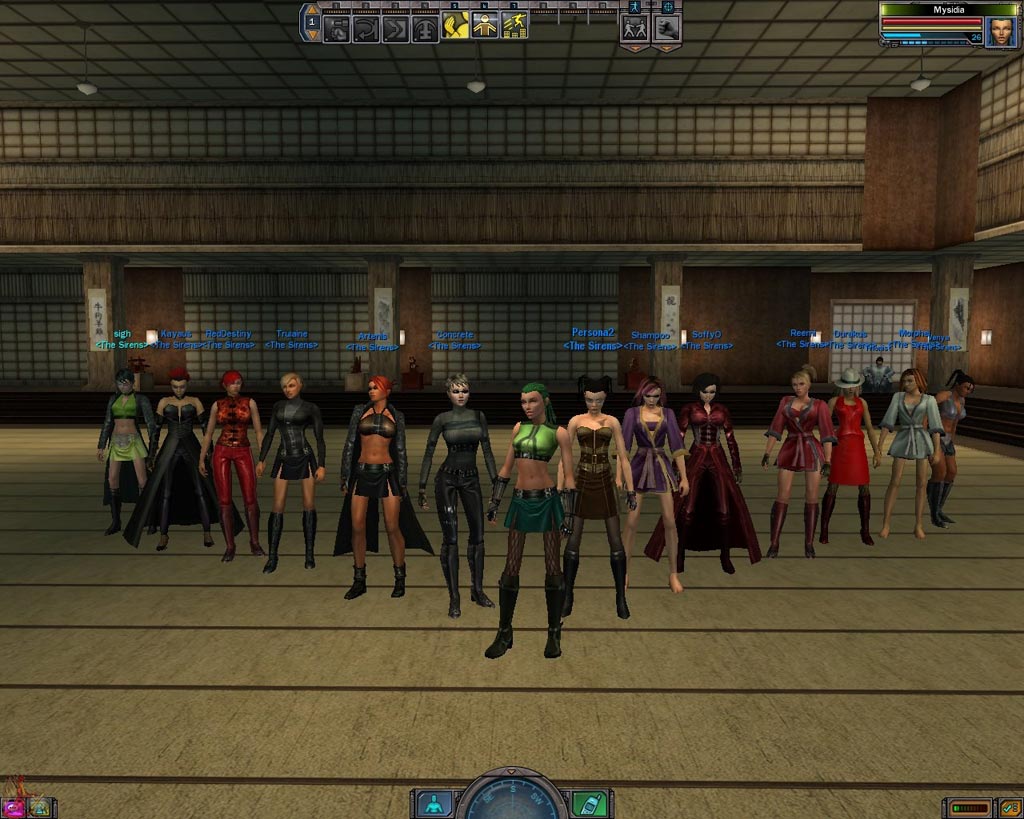1024x819 pixels.
Task: Select the yellow hand ability in hotbar
Action: tap(455, 27)
